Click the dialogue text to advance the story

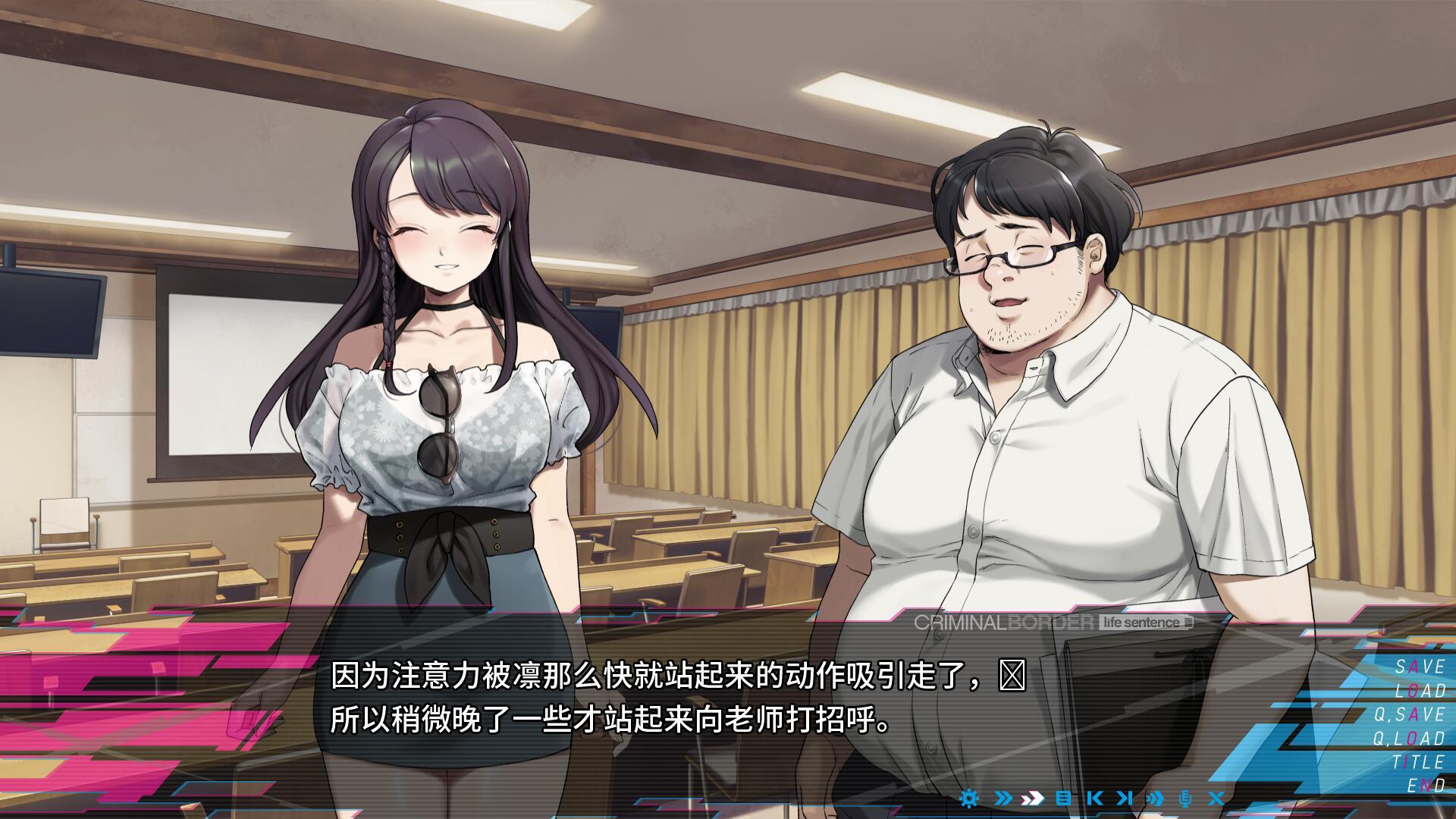pos(607,705)
